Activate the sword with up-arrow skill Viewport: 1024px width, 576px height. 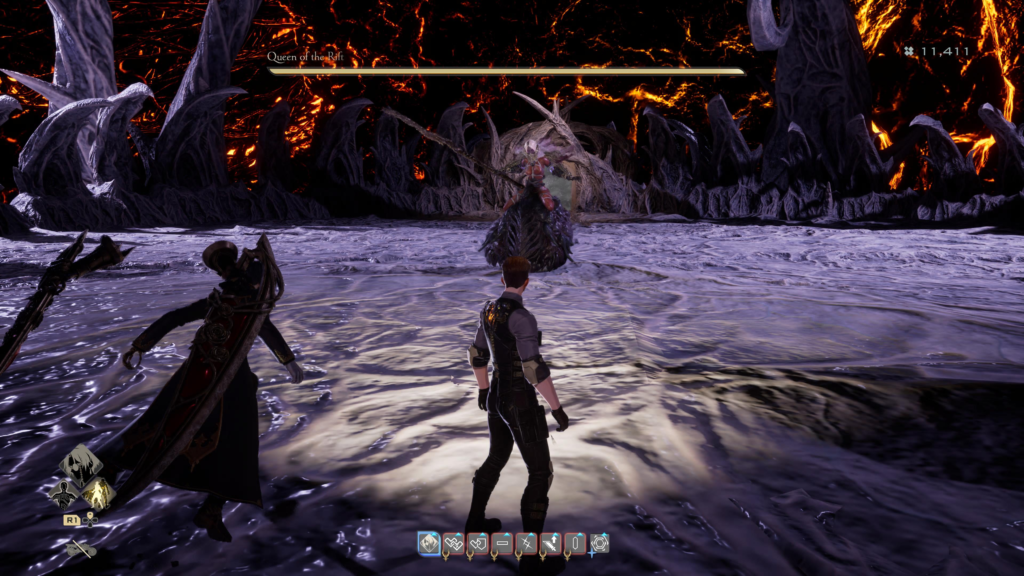[x=551, y=543]
